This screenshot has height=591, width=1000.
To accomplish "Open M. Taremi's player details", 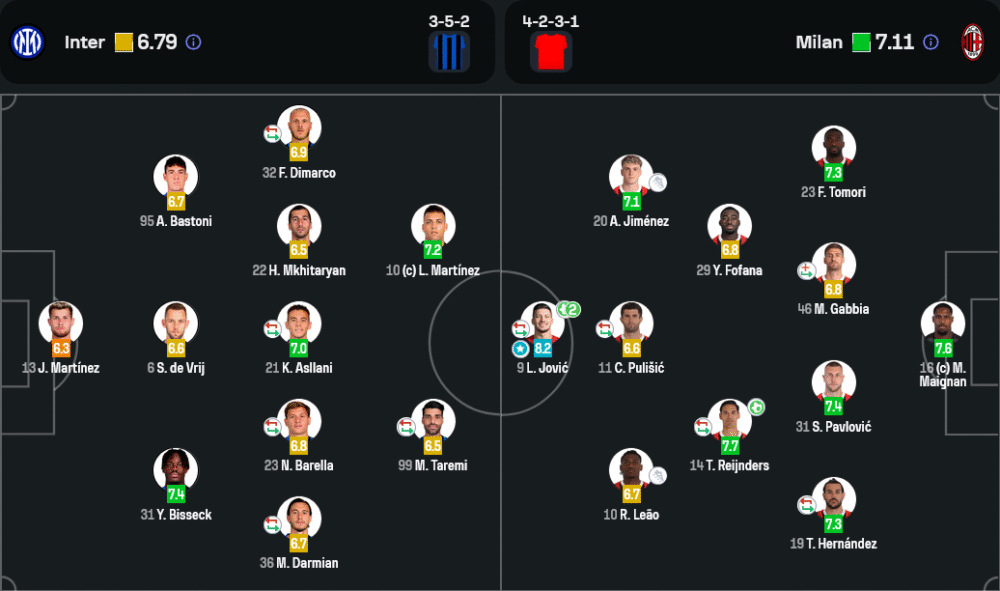I will [x=433, y=421].
